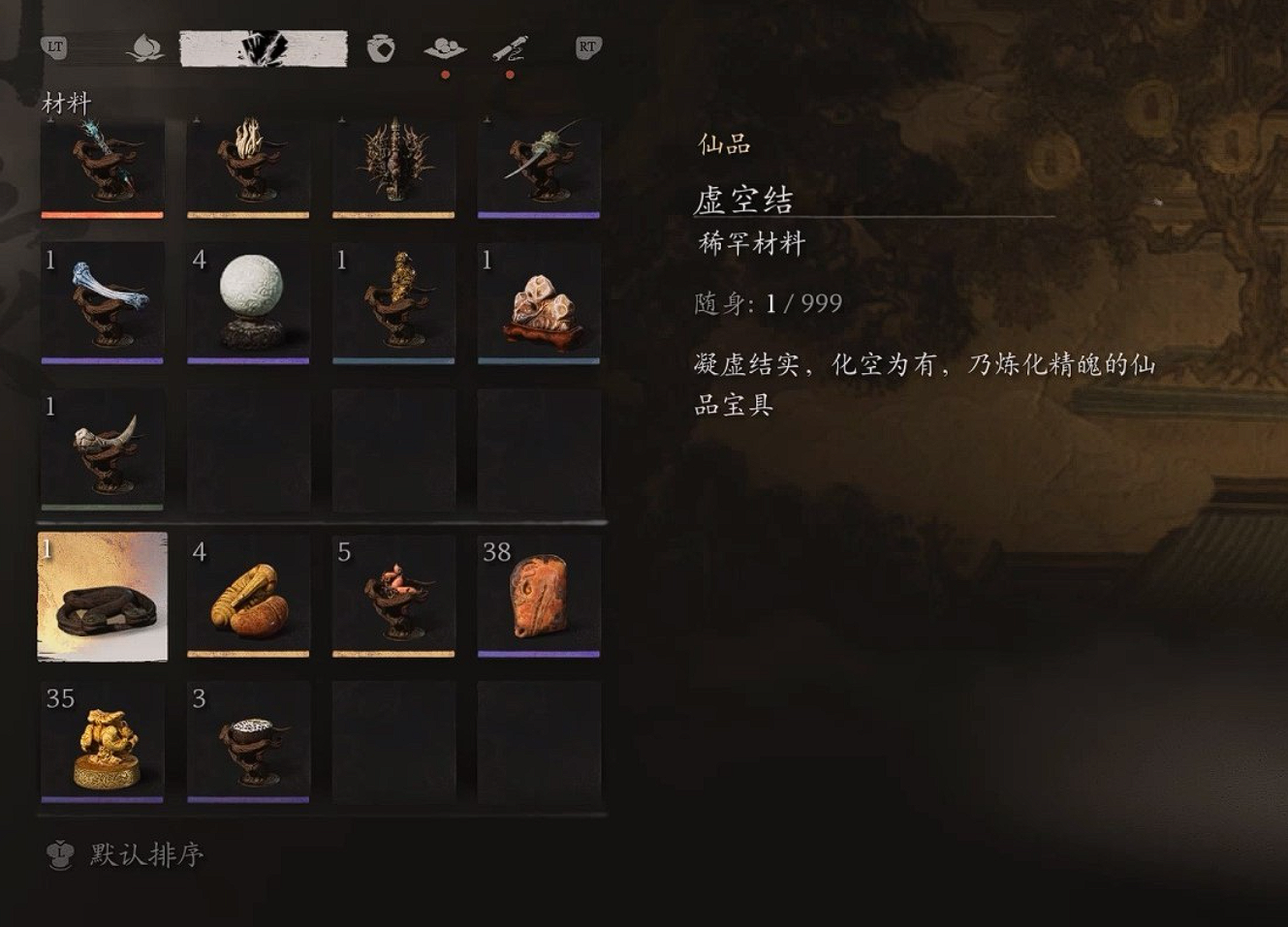The image size is (1288, 927).
Task: Switch to the plate of fruit tab
Action: 445,47
